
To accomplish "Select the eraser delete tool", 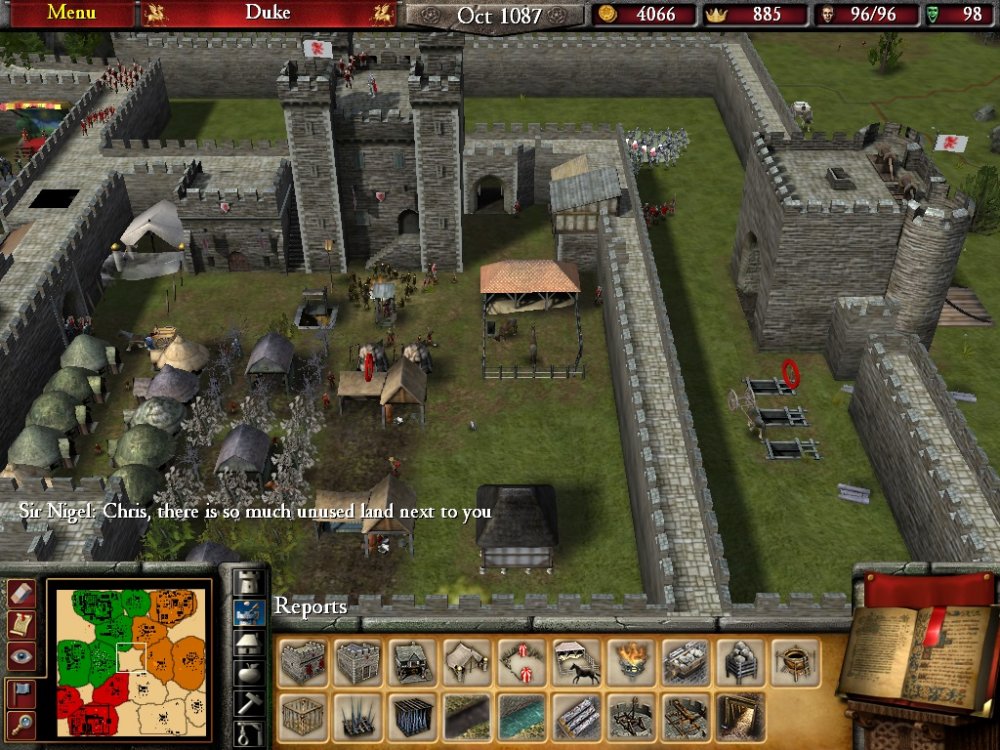I will click(x=21, y=593).
